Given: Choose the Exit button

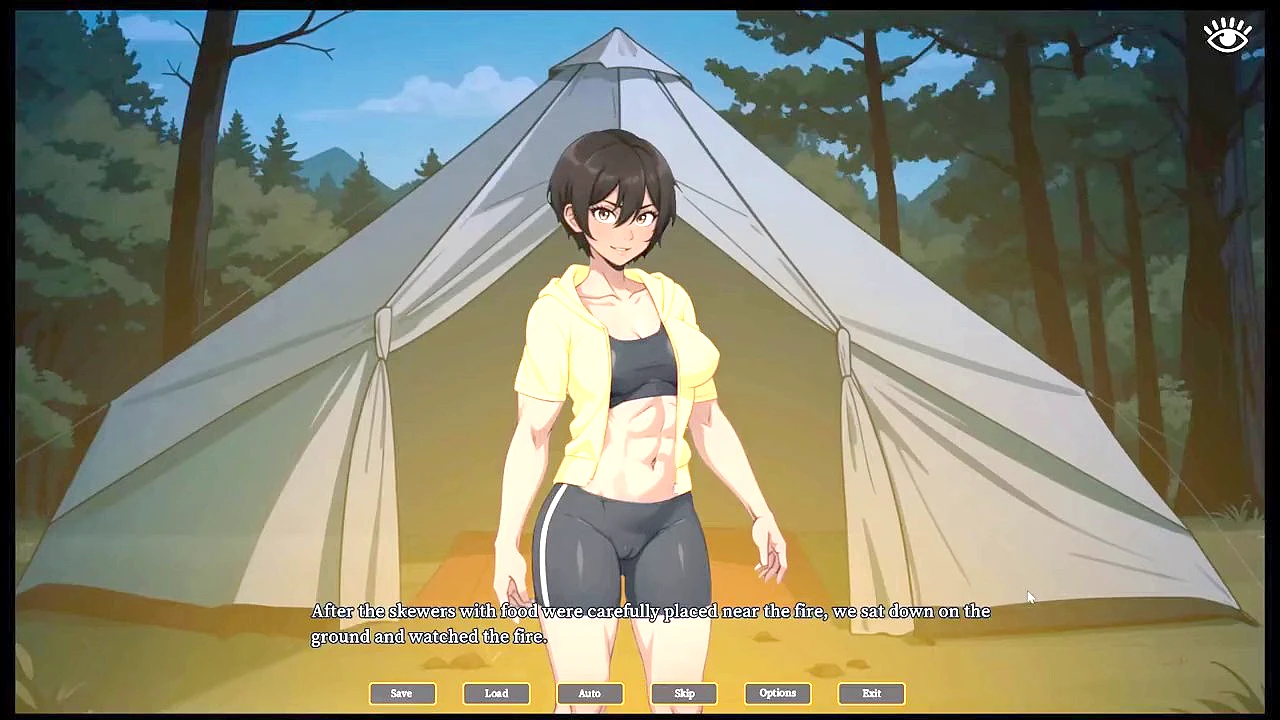Looking at the screenshot, I should pos(871,693).
